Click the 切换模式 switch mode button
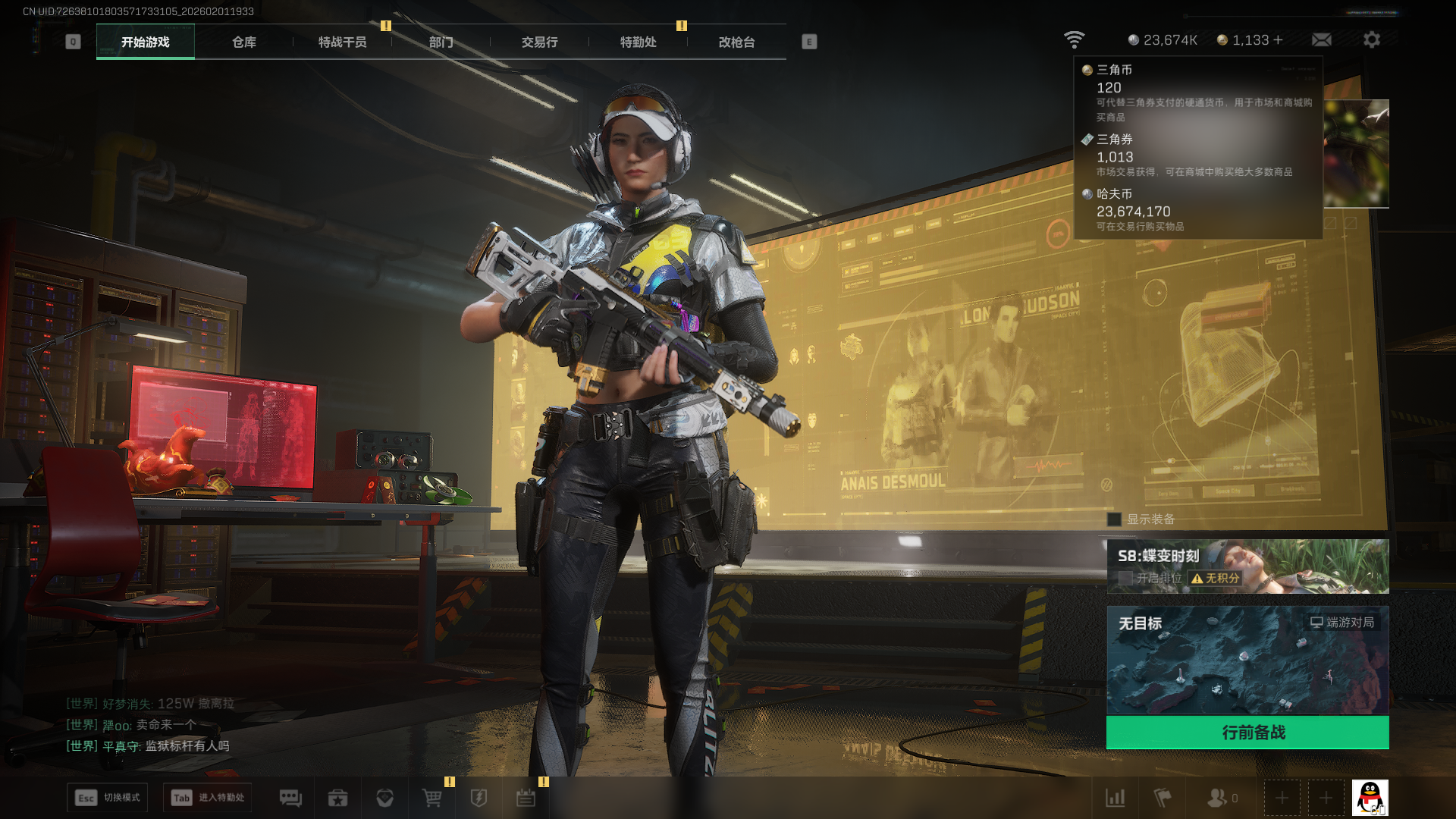1456x819 pixels. pyautogui.click(x=107, y=798)
